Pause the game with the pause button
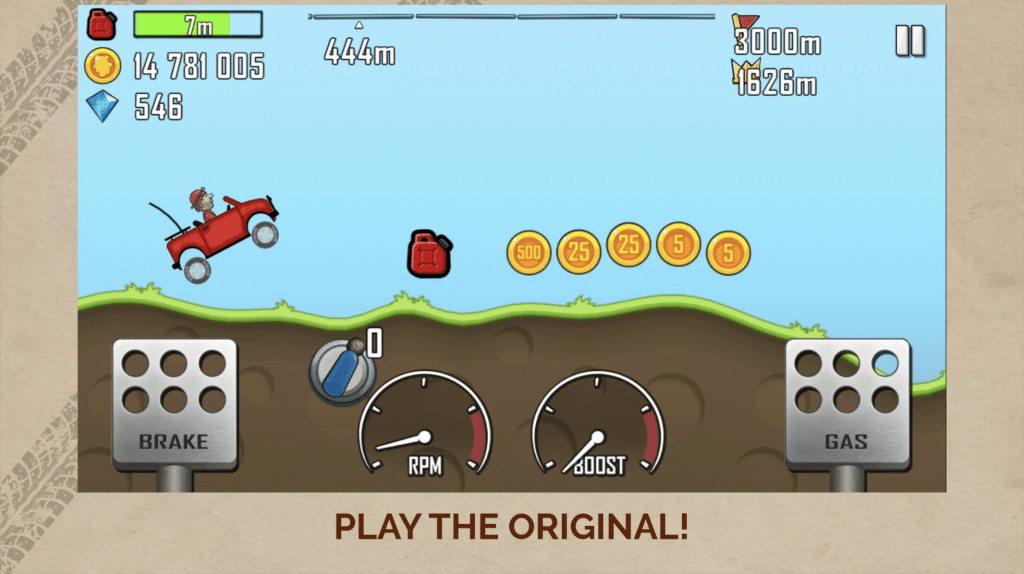The height and width of the screenshot is (574, 1024). [x=910, y=41]
